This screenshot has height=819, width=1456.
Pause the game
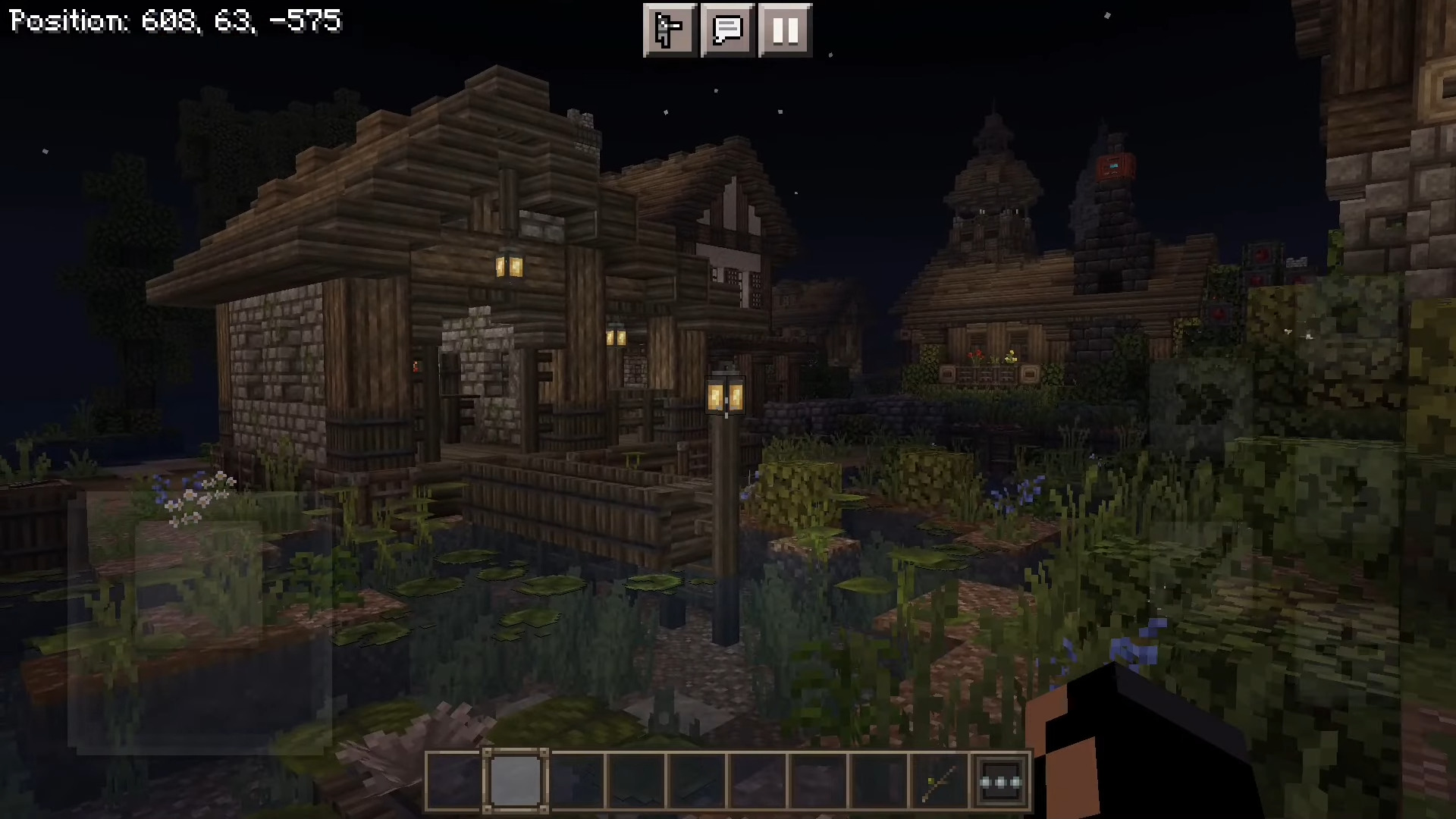tap(785, 30)
